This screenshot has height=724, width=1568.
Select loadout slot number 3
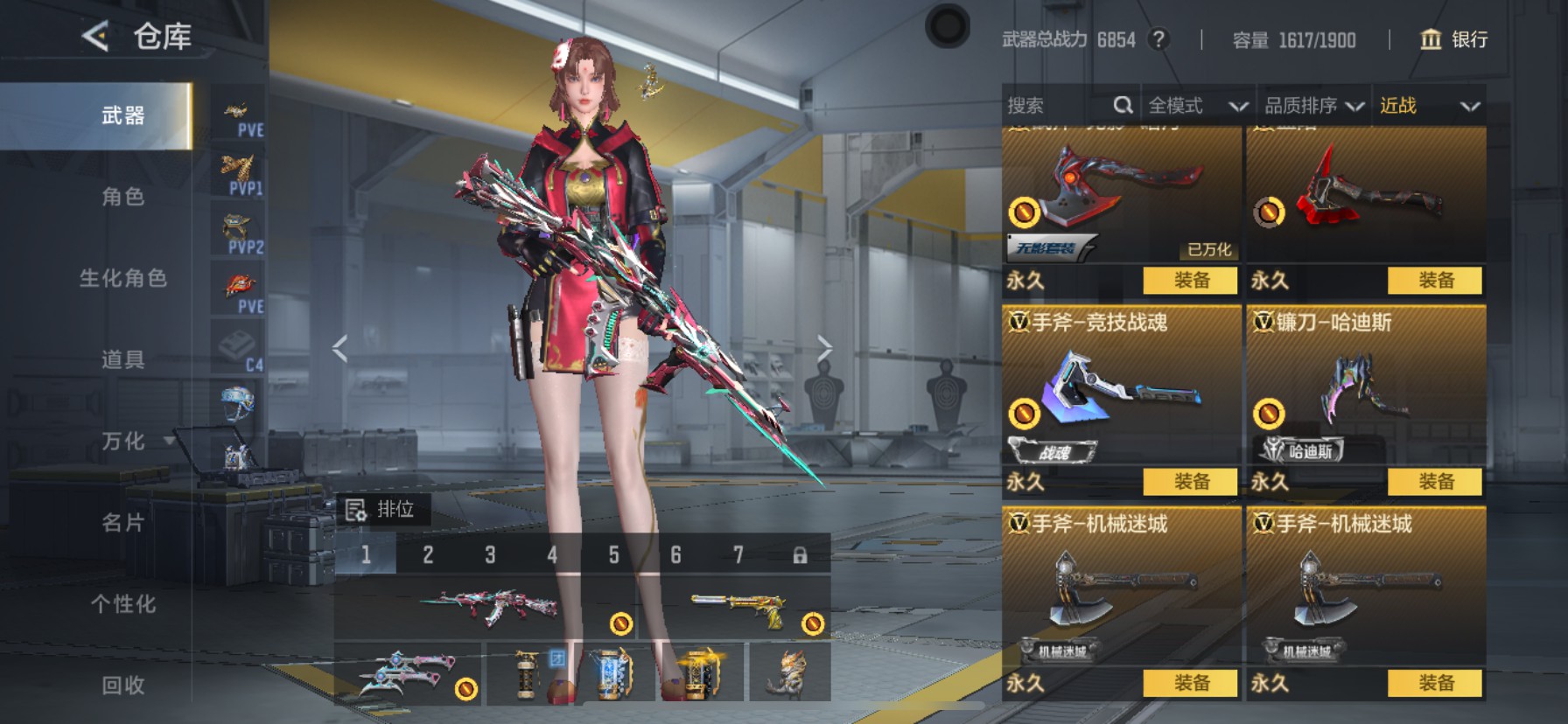click(x=490, y=554)
